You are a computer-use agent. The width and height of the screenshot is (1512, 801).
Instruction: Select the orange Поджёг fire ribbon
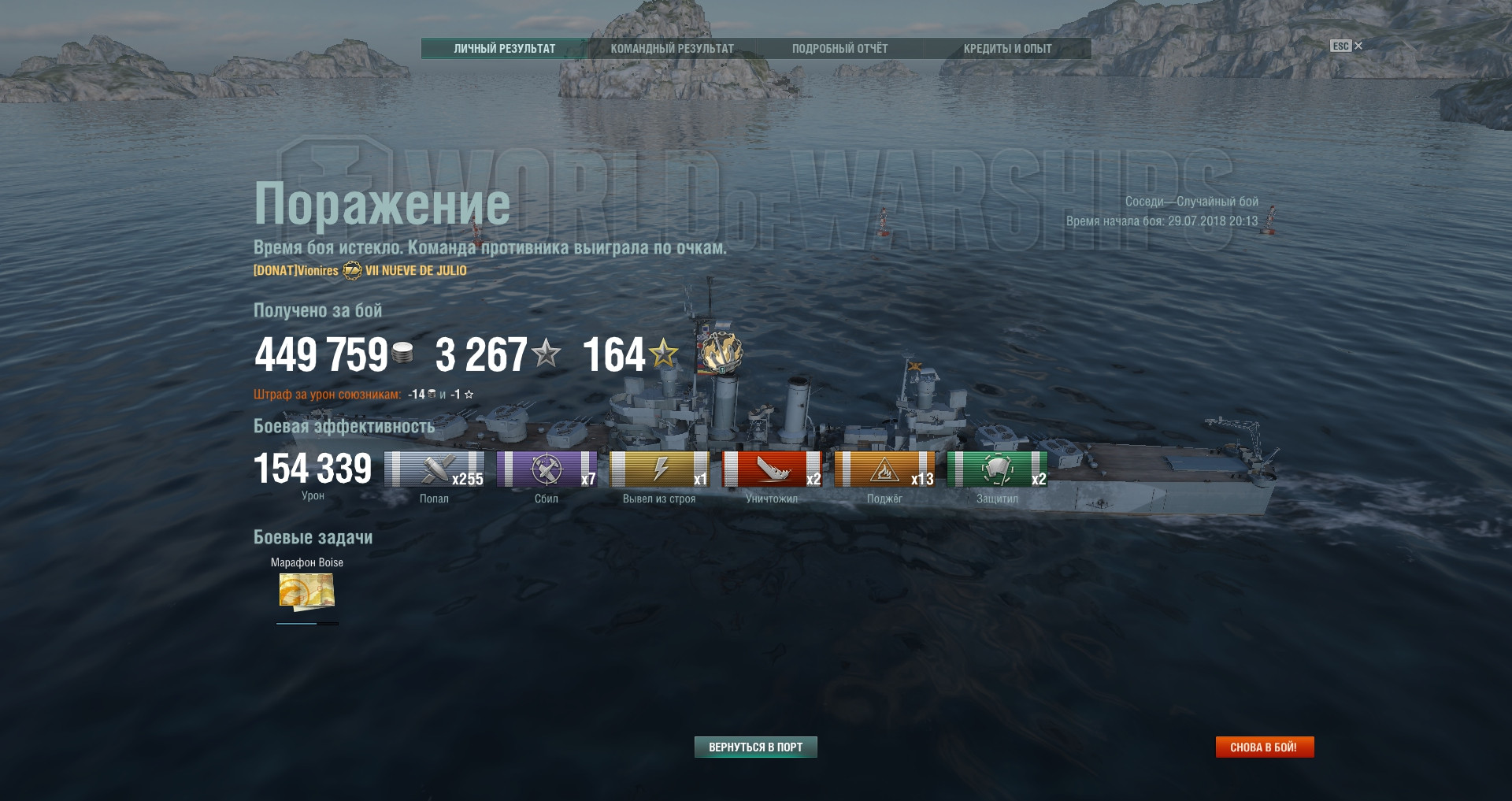884,469
